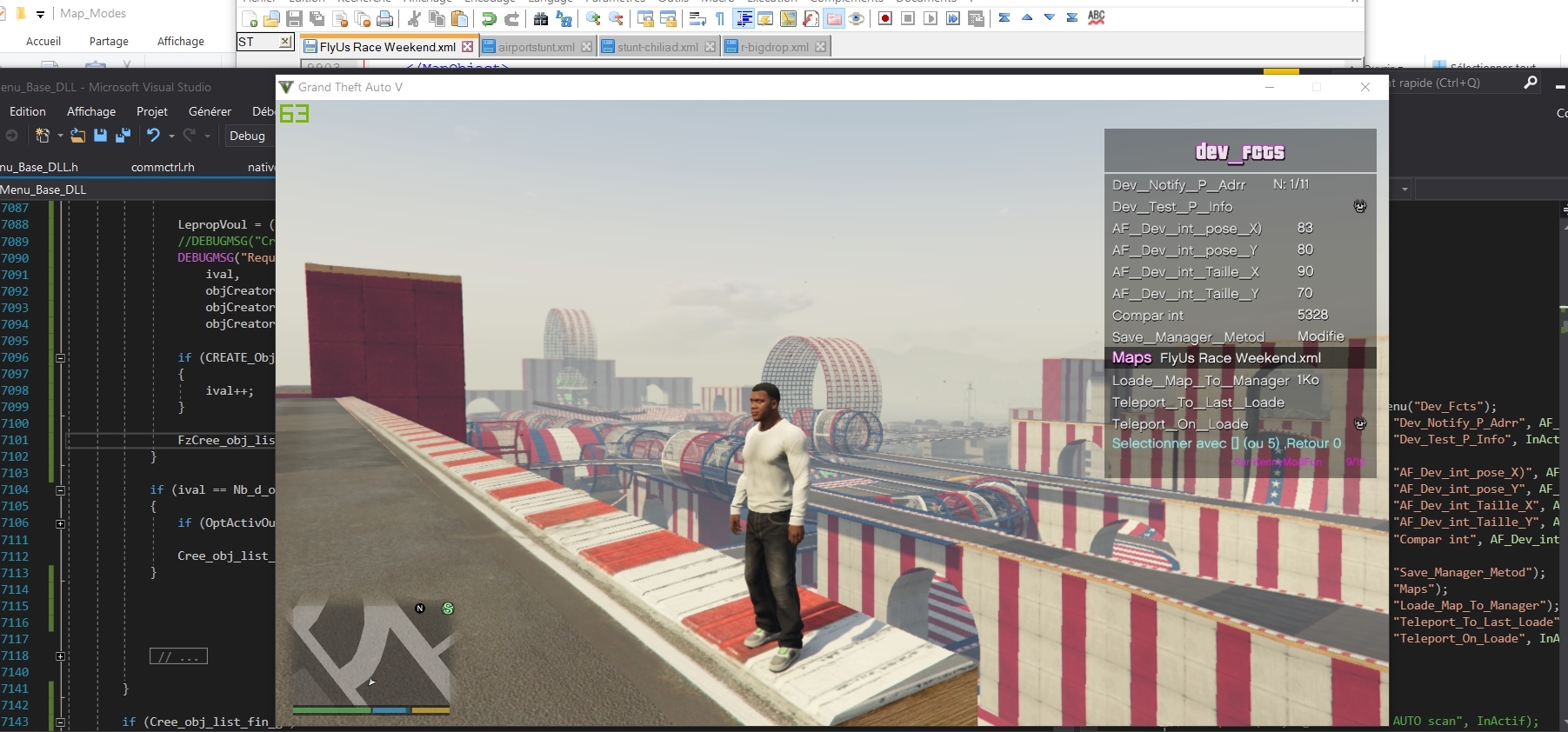1568x732 pixels.
Task: Start macro recording (red record icon)
Action: pos(885,18)
